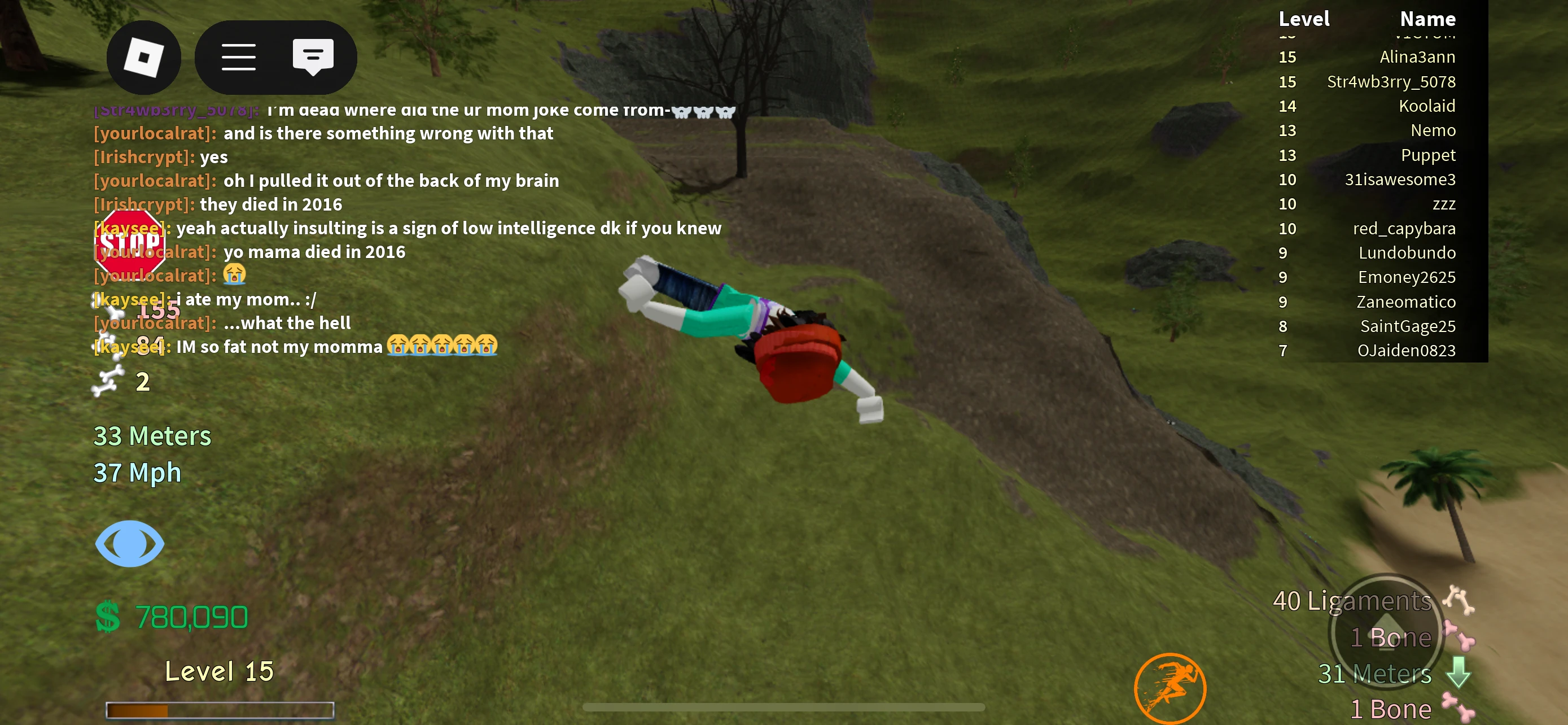
Task: Click the green dollar sign icon
Action: tap(107, 617)
